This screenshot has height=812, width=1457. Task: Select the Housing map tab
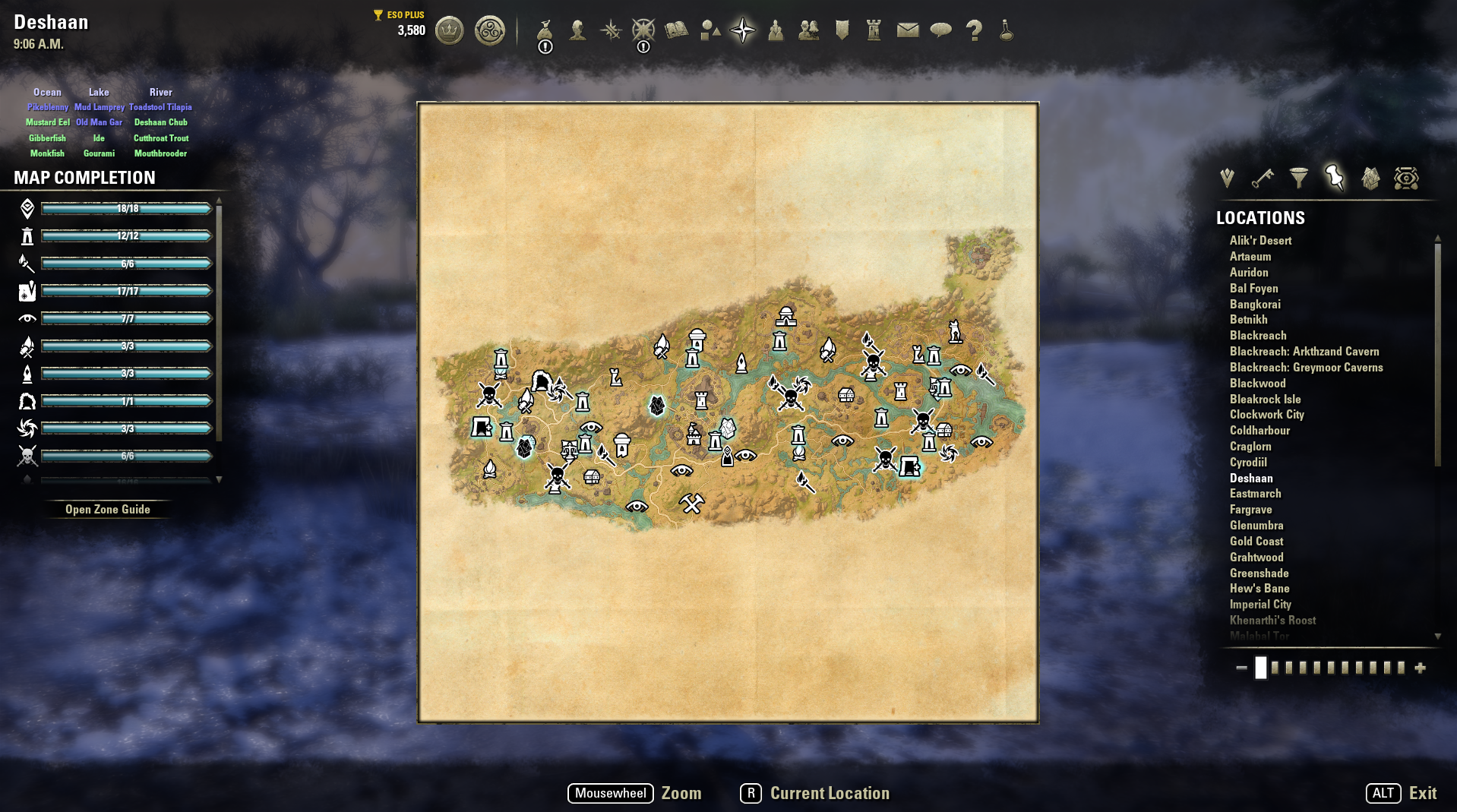1370,178
